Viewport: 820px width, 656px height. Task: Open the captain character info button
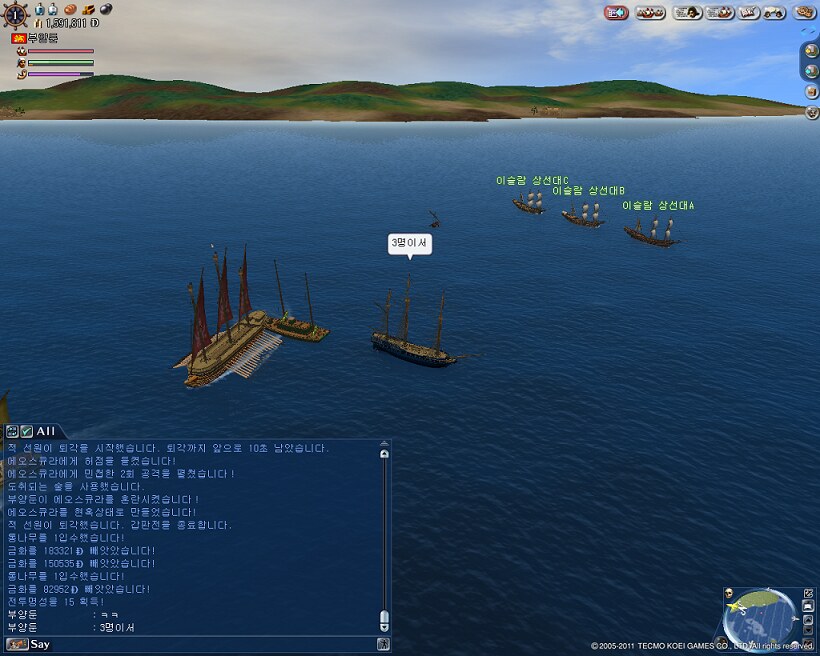click(x=686, y=12)
